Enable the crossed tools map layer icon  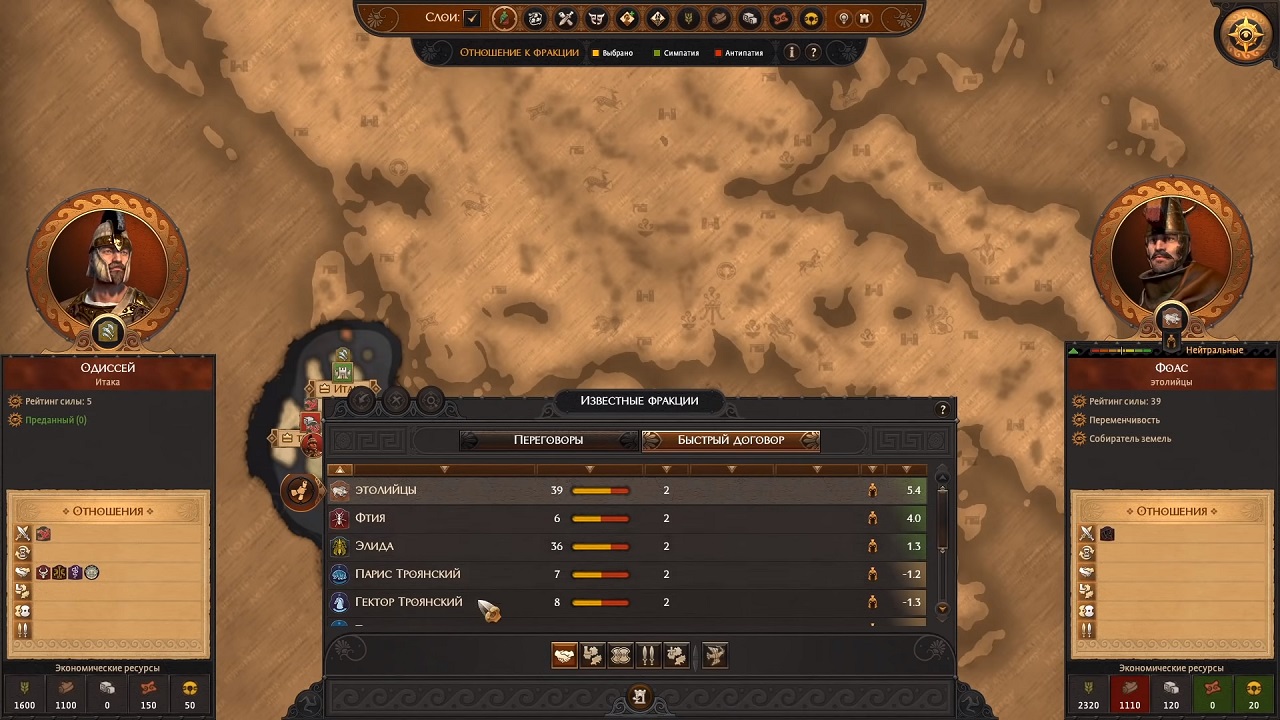click(566, 18)
